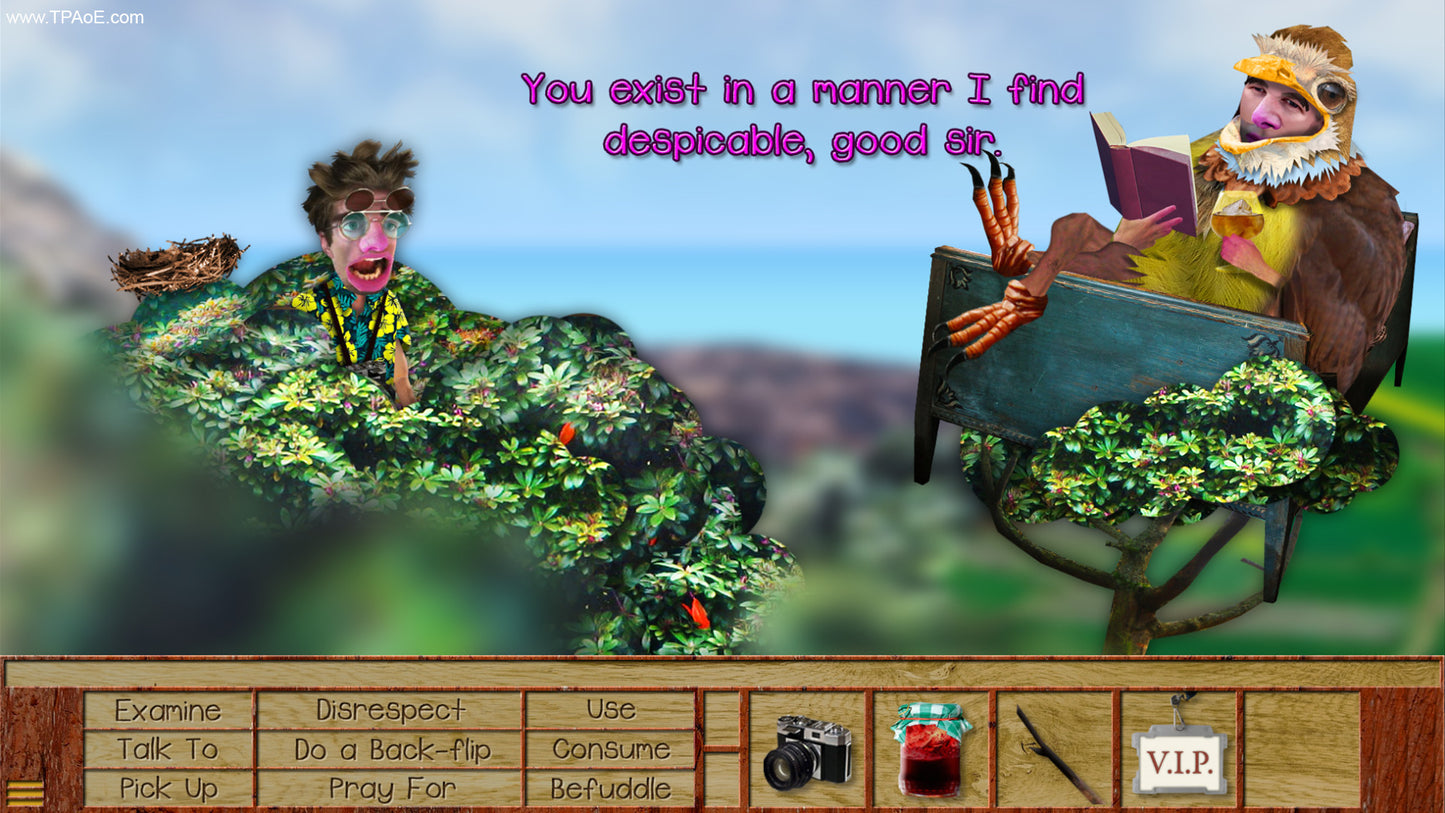Select the Befuddle command
1445x813 pixels.
tap(611, 788)
